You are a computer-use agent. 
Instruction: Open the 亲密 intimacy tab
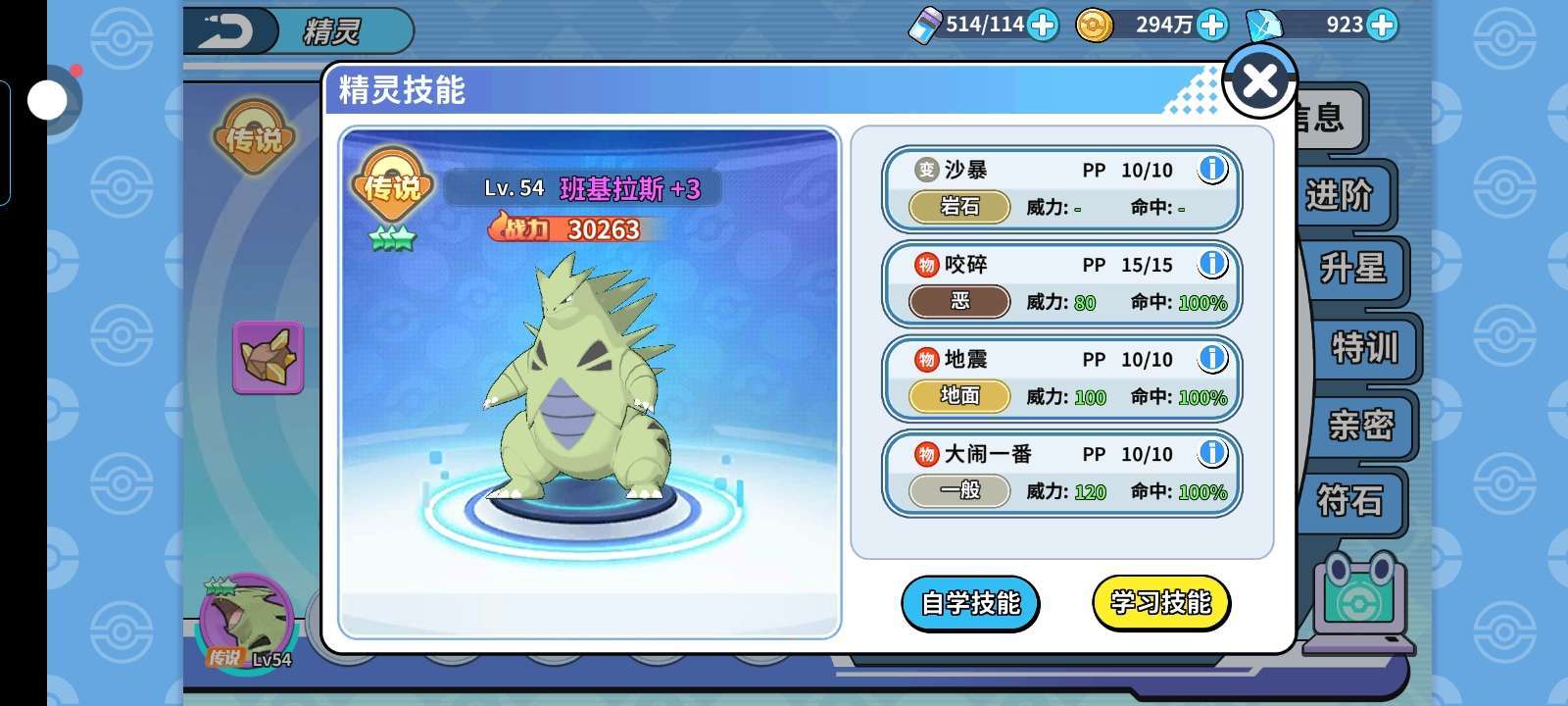[1360, 425]
